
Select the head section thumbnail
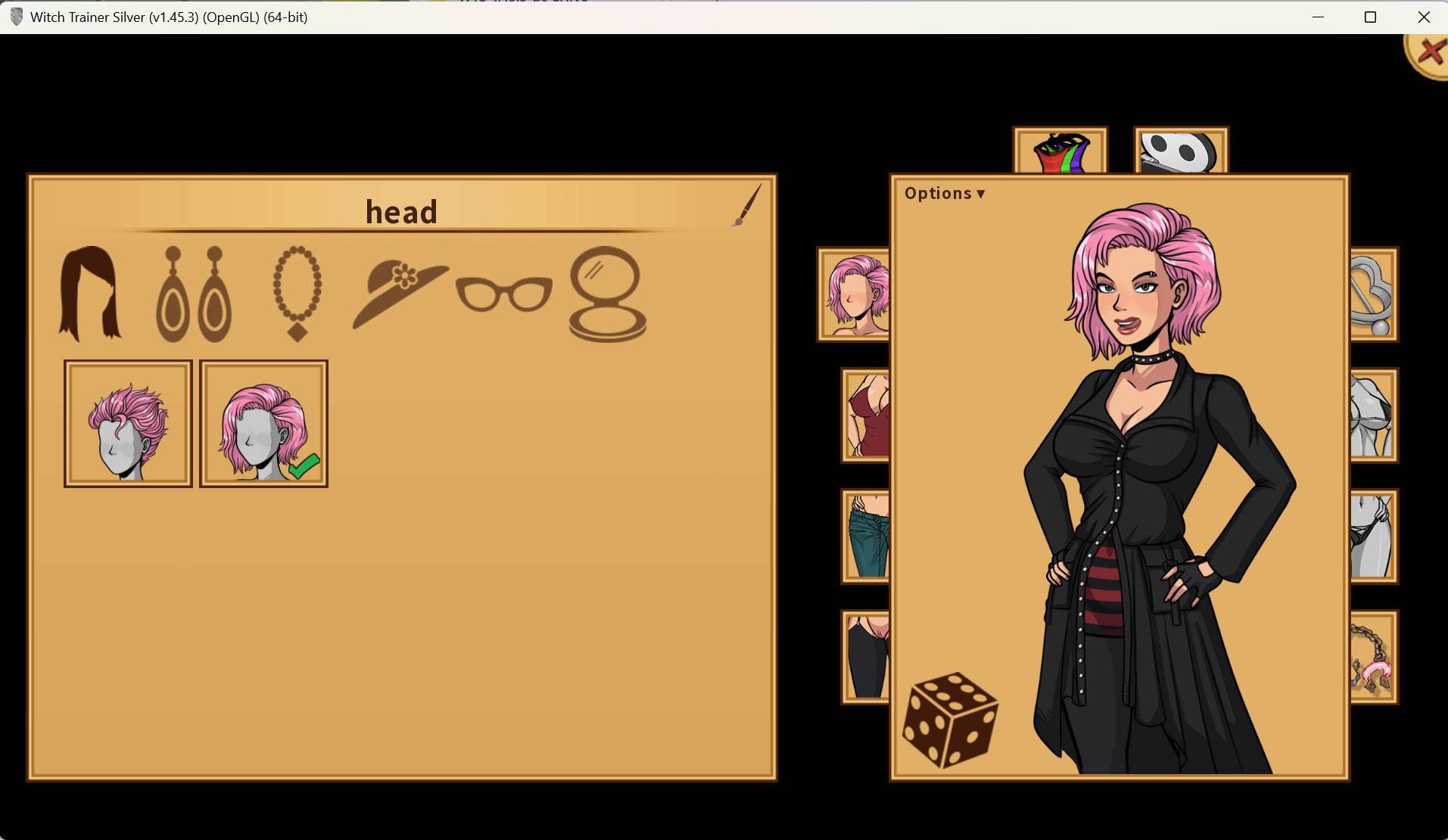tap(855, 294)
